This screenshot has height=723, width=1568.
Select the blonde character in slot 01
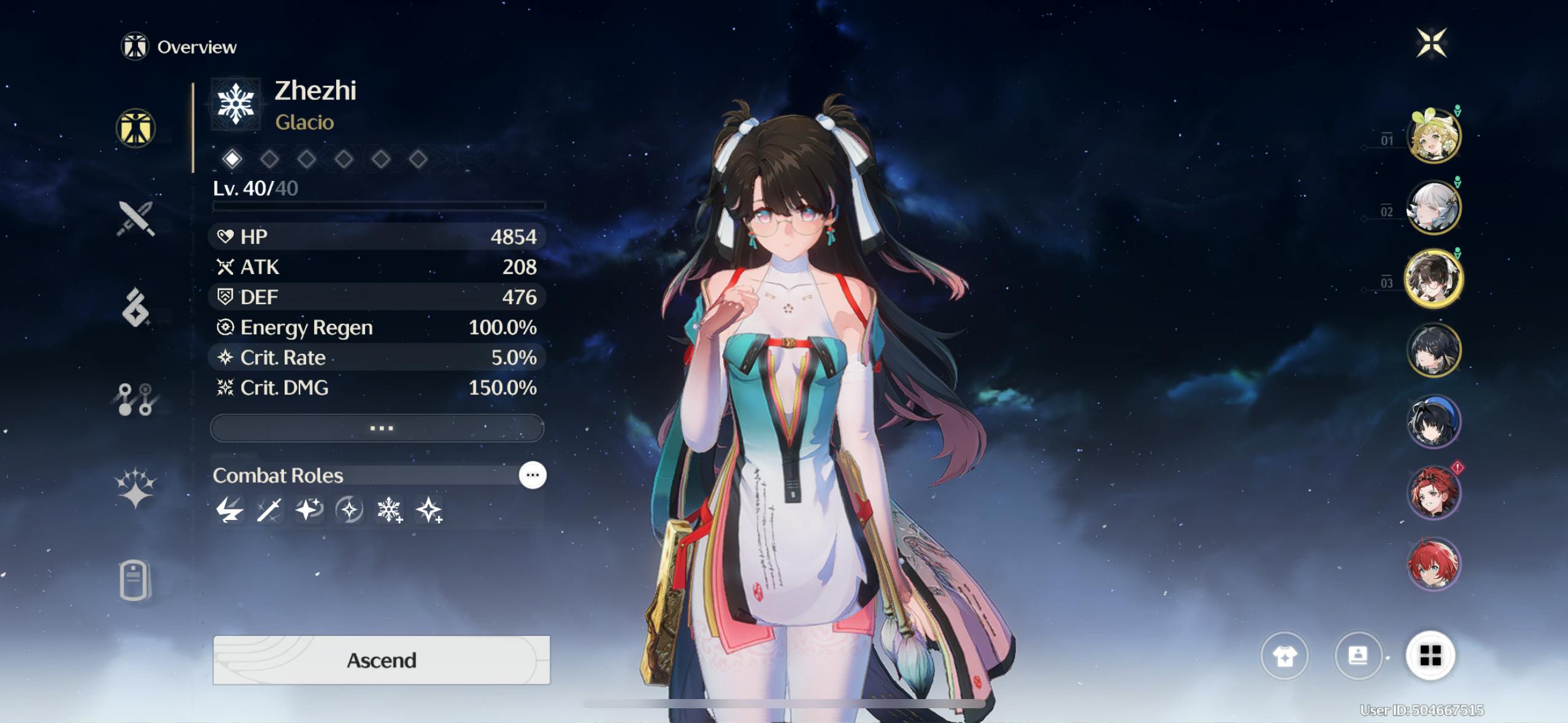coord(1434,136)
